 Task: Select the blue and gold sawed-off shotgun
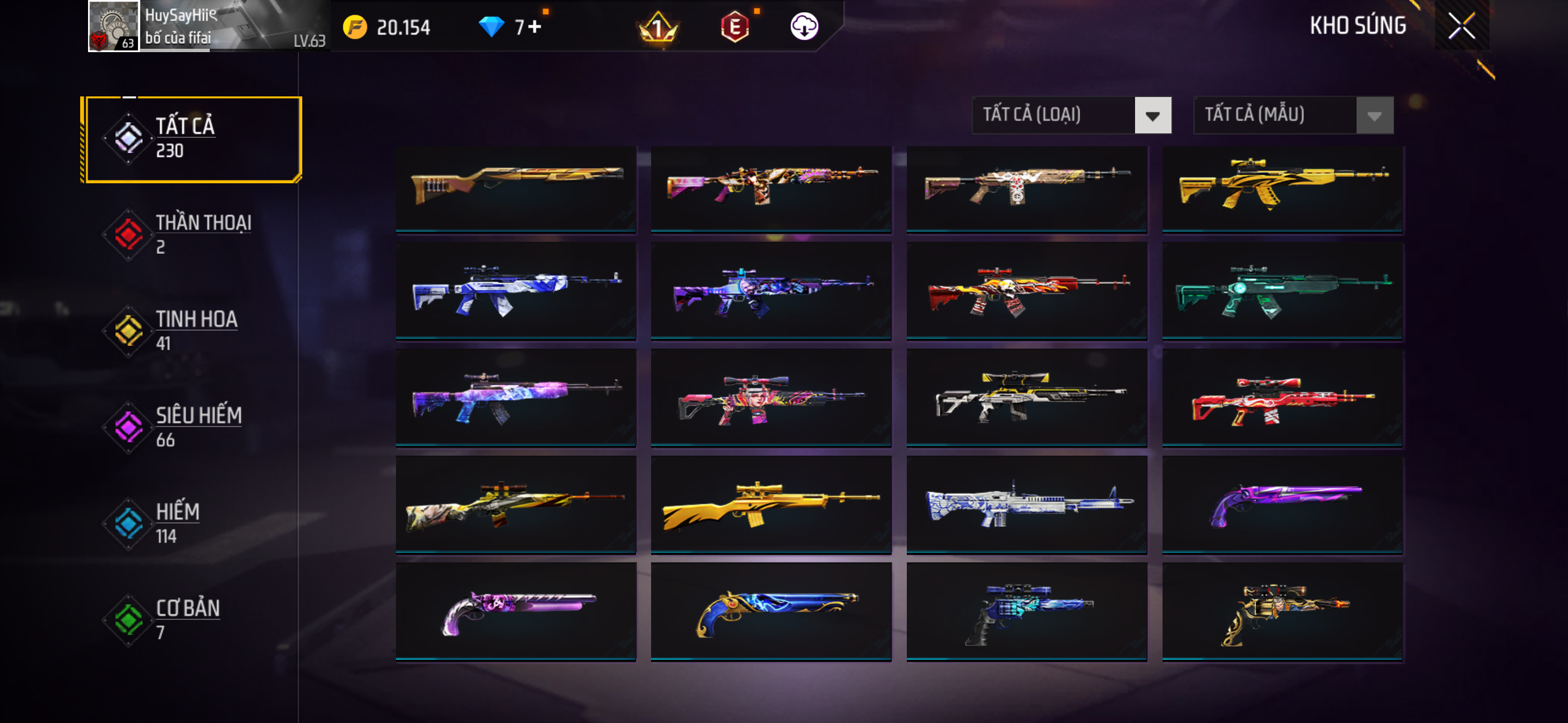[771, 611]
